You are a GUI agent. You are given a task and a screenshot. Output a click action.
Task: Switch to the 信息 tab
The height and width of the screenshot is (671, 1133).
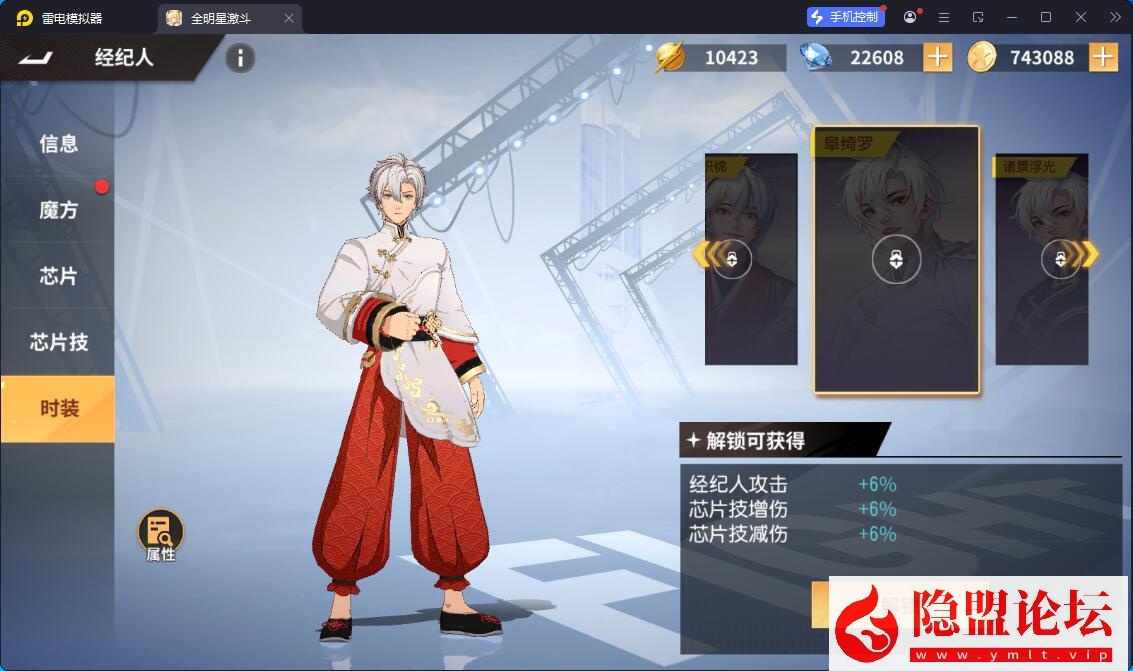pos(58,144)
